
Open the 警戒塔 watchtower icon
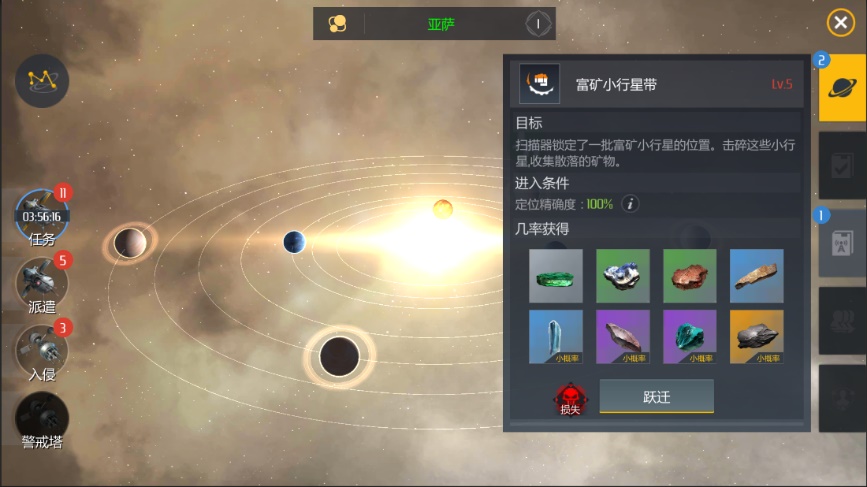tap(42, 418)
